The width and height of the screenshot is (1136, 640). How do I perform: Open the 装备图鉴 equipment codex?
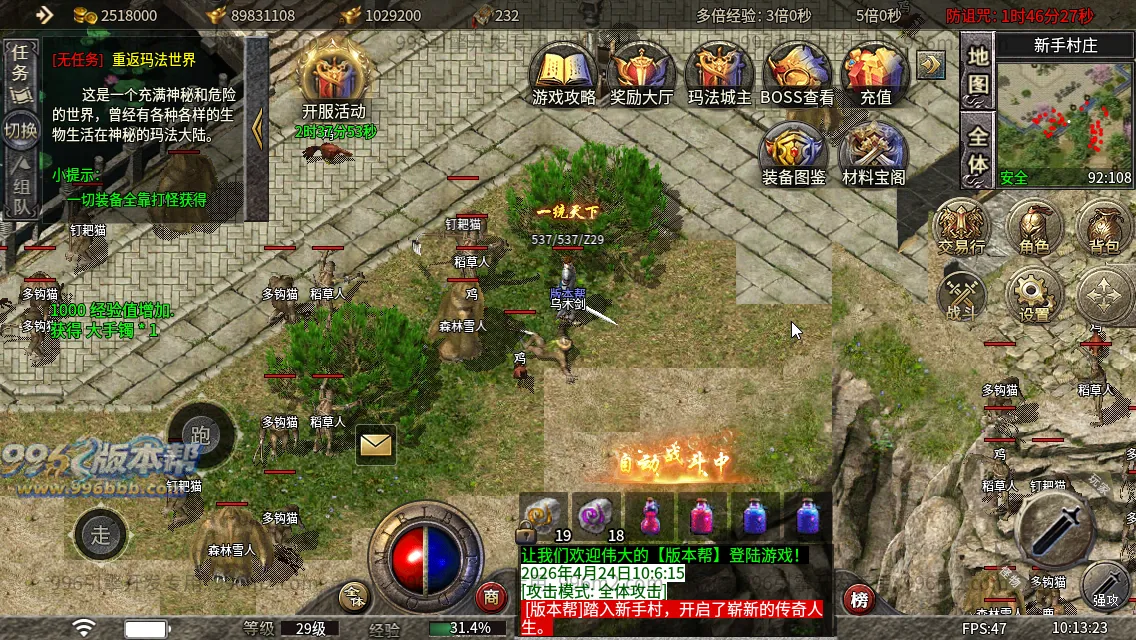[793, 153]
